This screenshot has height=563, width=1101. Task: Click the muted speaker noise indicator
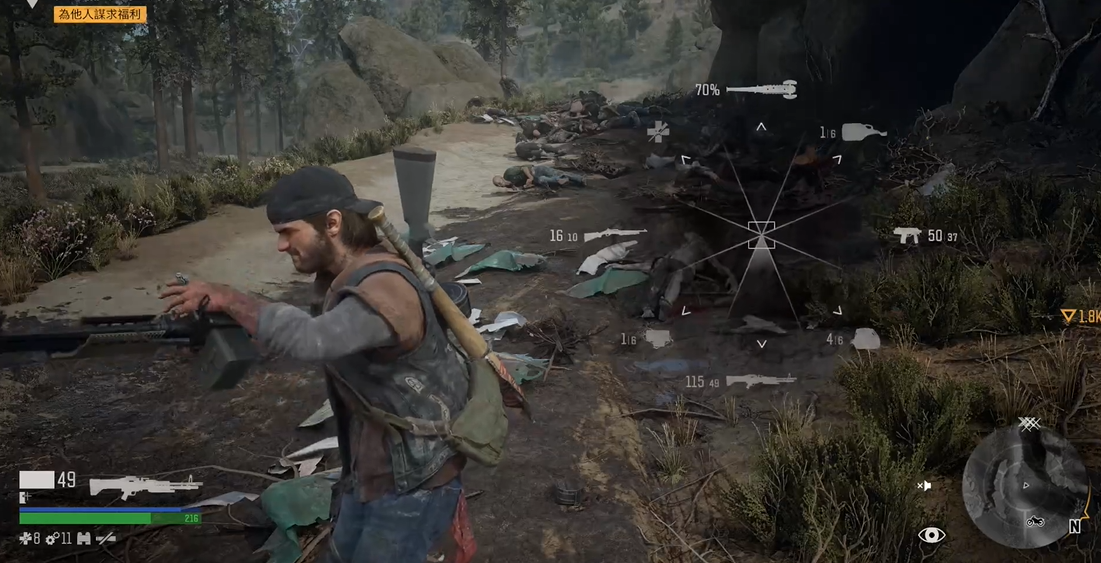pos(924,486)
